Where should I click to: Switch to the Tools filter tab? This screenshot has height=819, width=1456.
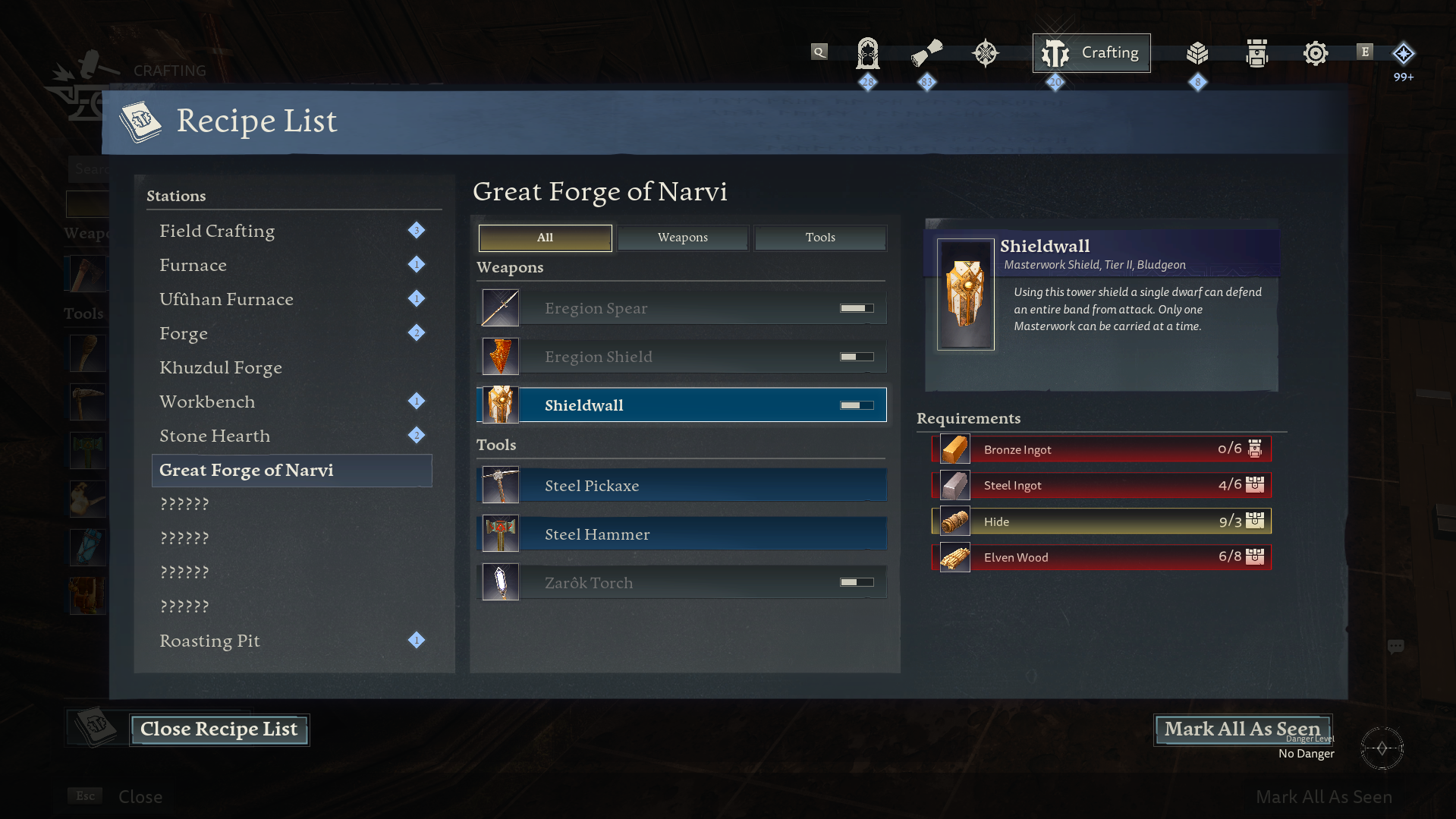(820, 238)
